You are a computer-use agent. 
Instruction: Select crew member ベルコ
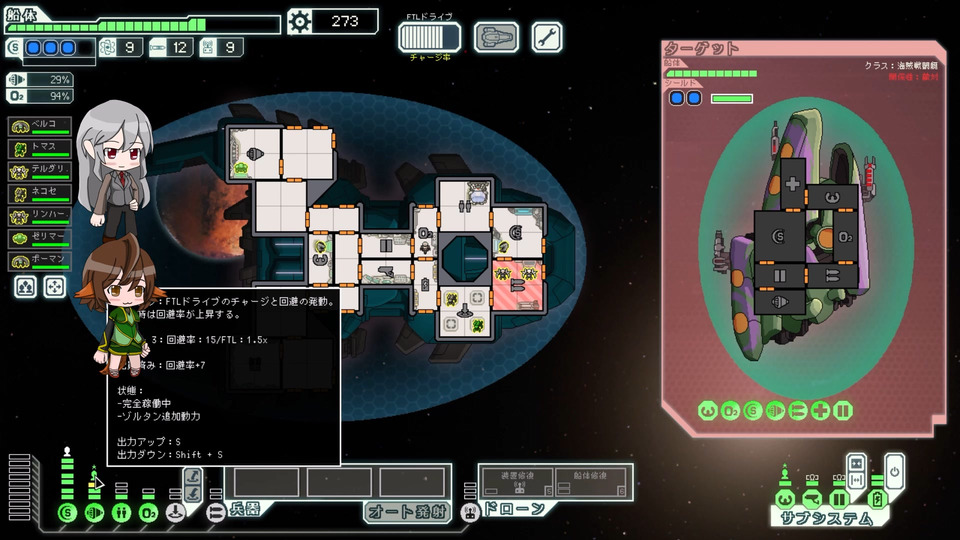pos(40,126)
